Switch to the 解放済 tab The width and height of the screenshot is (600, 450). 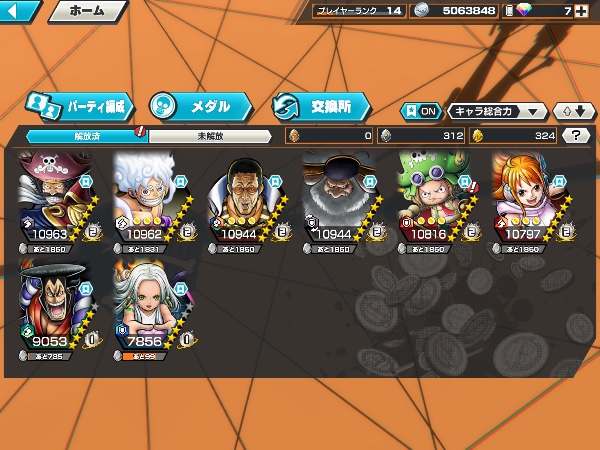click(x=87, y=136)
